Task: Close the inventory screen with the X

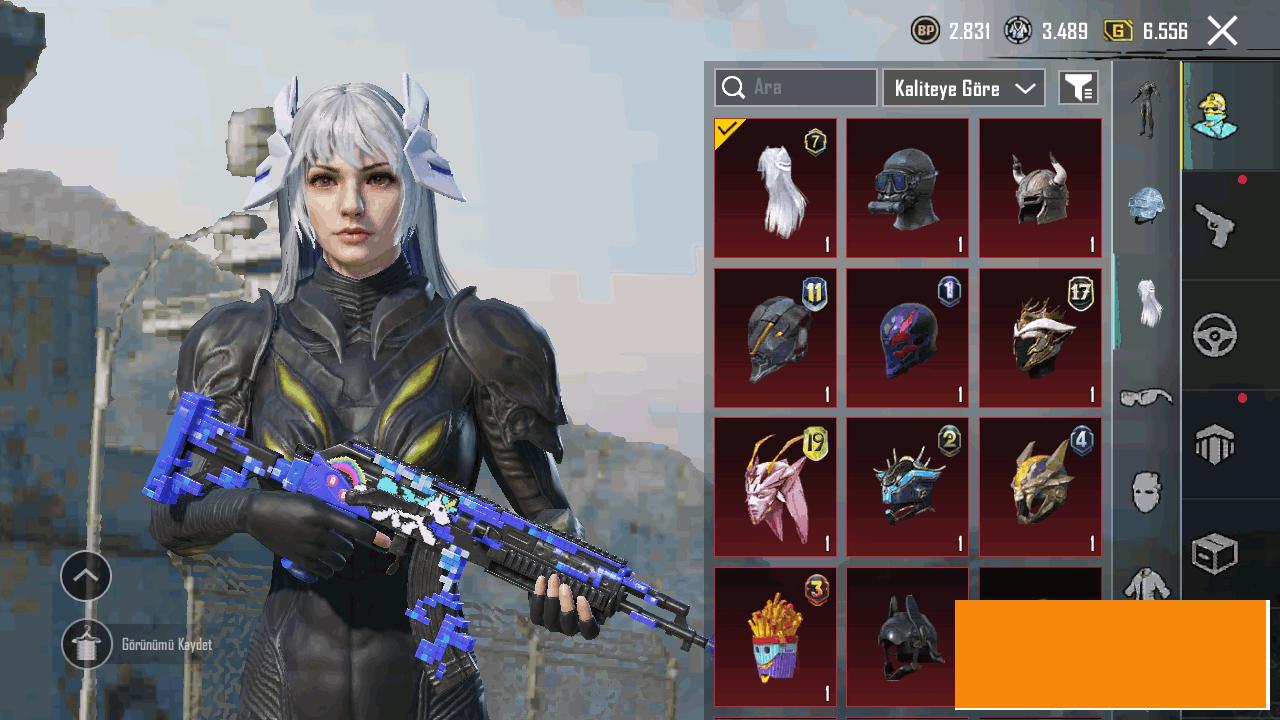Action: pos(1222,31)
